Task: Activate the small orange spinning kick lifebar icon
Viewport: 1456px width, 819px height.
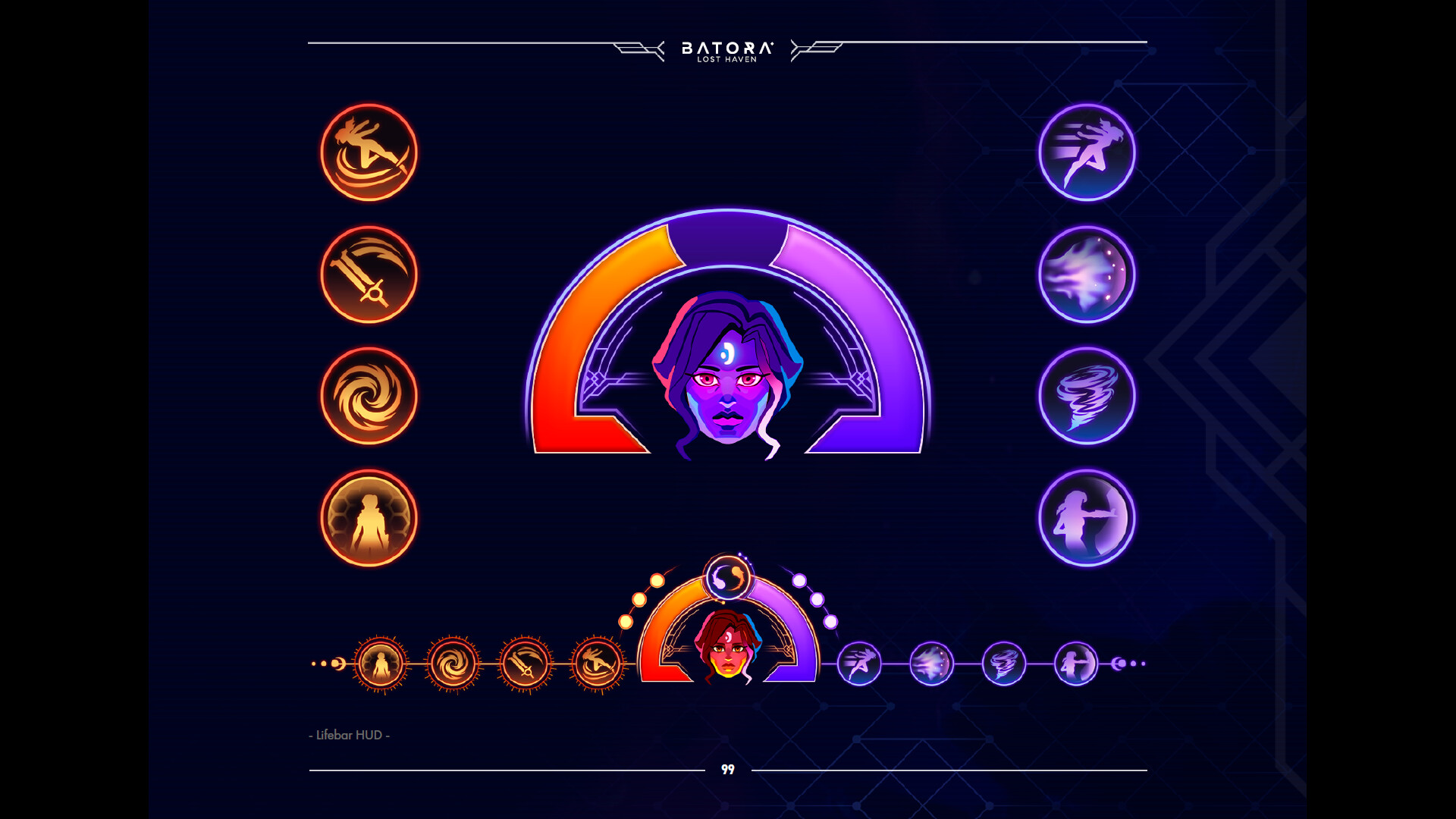Action: pyautogui.click(x=598, y=664)
